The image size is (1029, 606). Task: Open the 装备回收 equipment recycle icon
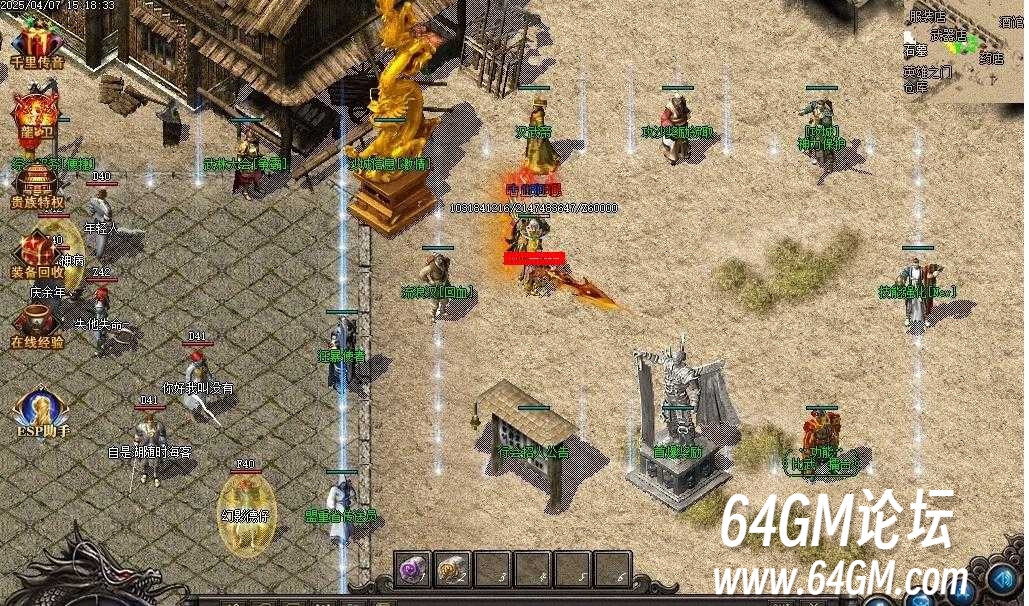tap(37, 254)
